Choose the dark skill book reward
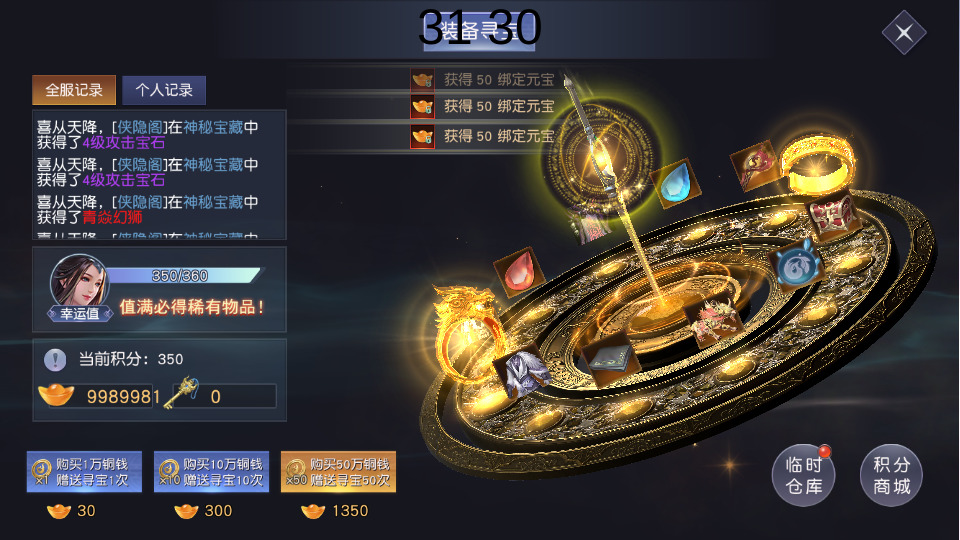960x540 pixels. pyautogui.click(x=607, y=360)
